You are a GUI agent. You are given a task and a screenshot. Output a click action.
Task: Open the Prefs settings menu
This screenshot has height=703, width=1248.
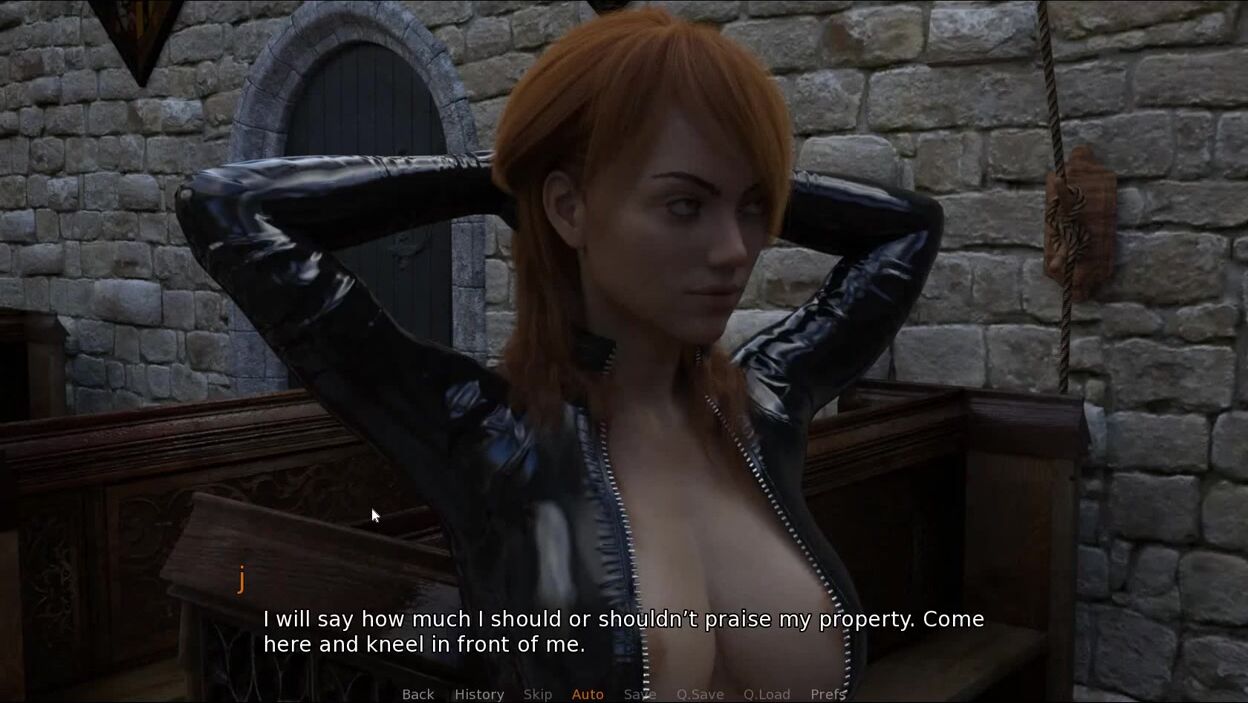click(828, 694)
